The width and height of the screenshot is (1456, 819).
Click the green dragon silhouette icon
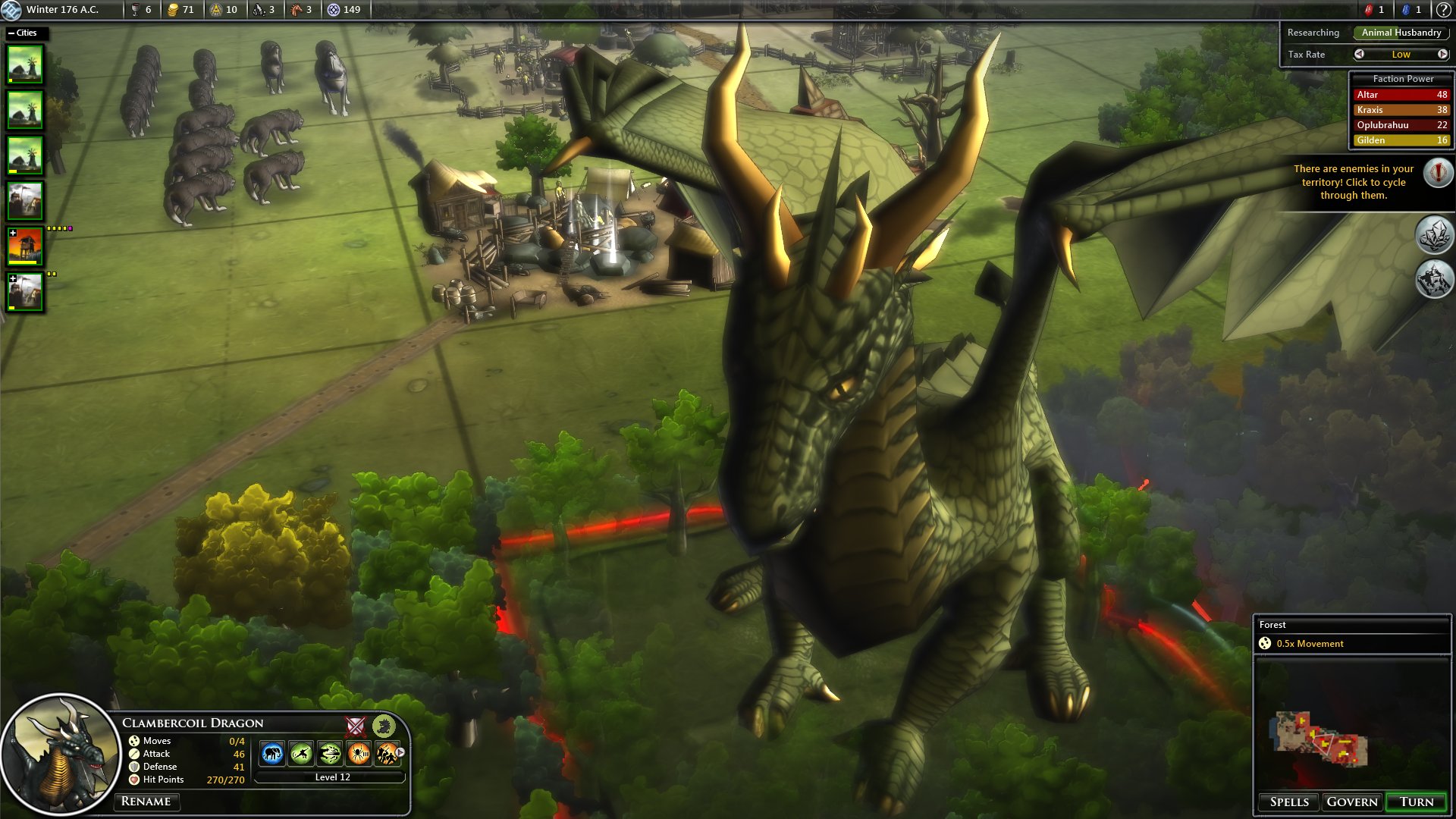[x=384, y=726]
